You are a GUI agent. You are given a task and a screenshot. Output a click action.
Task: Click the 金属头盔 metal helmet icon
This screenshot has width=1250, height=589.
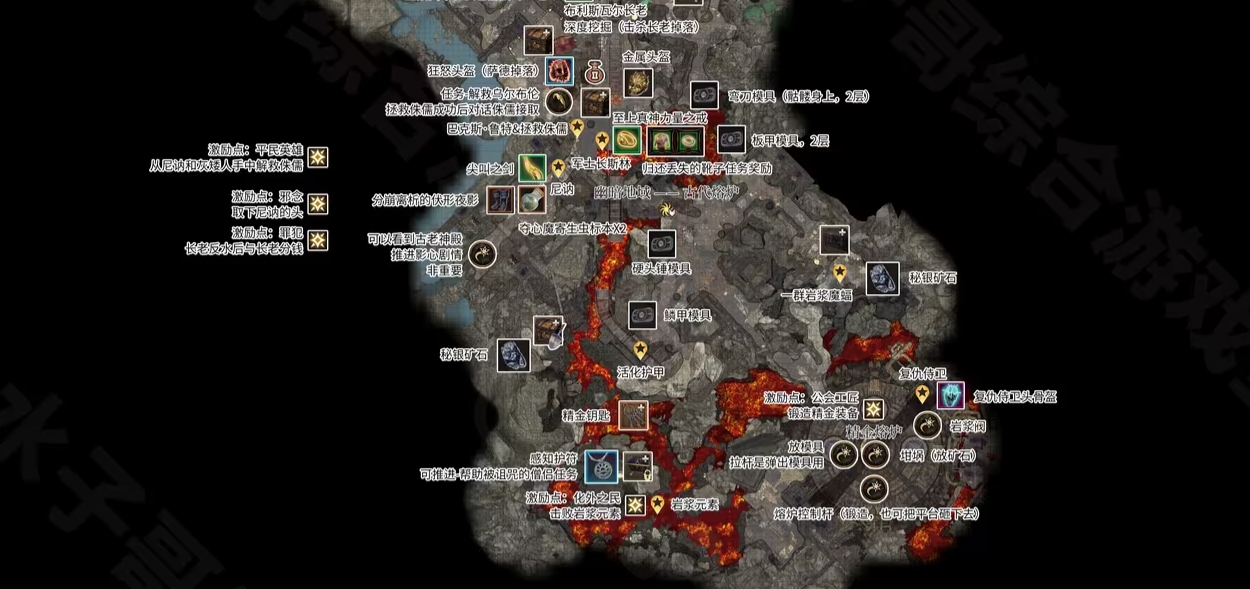638,82
